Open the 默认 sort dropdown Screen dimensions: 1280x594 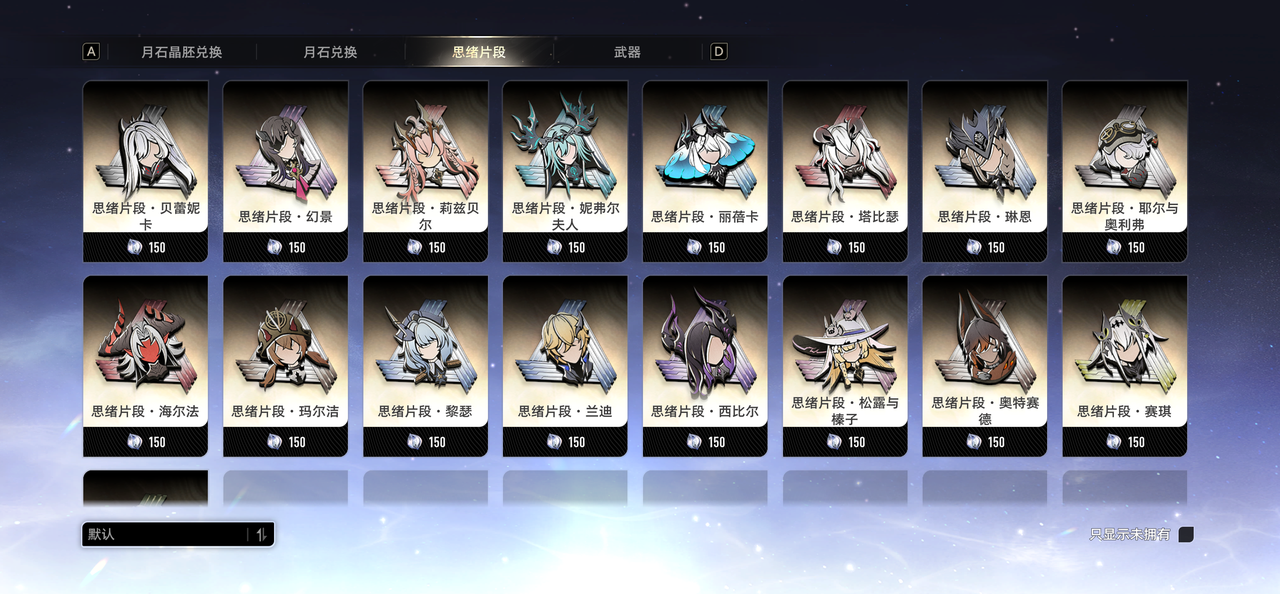[x=178, y=535]
